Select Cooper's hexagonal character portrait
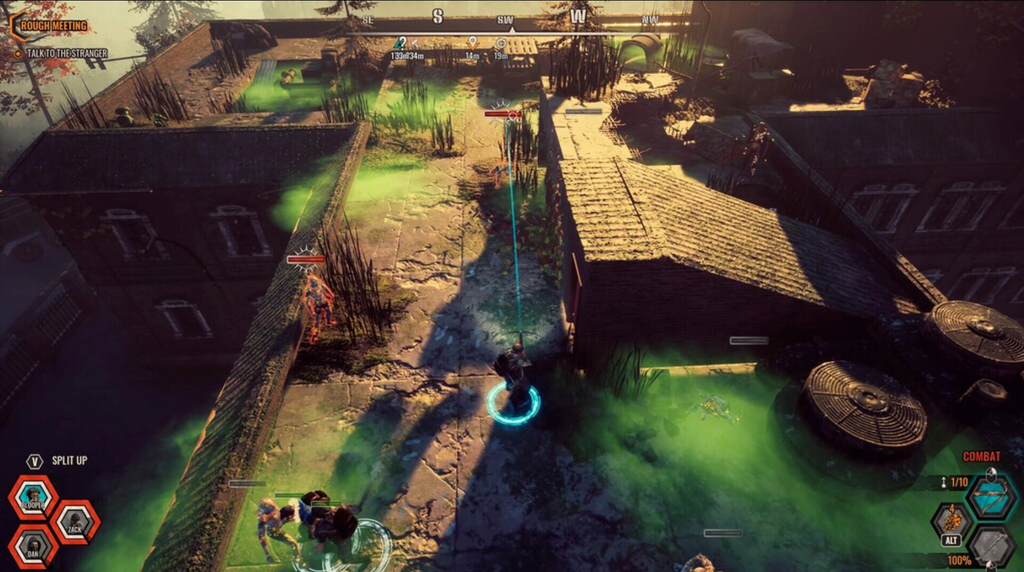Viewport: 1024px width, 572px height. (33, 496)
